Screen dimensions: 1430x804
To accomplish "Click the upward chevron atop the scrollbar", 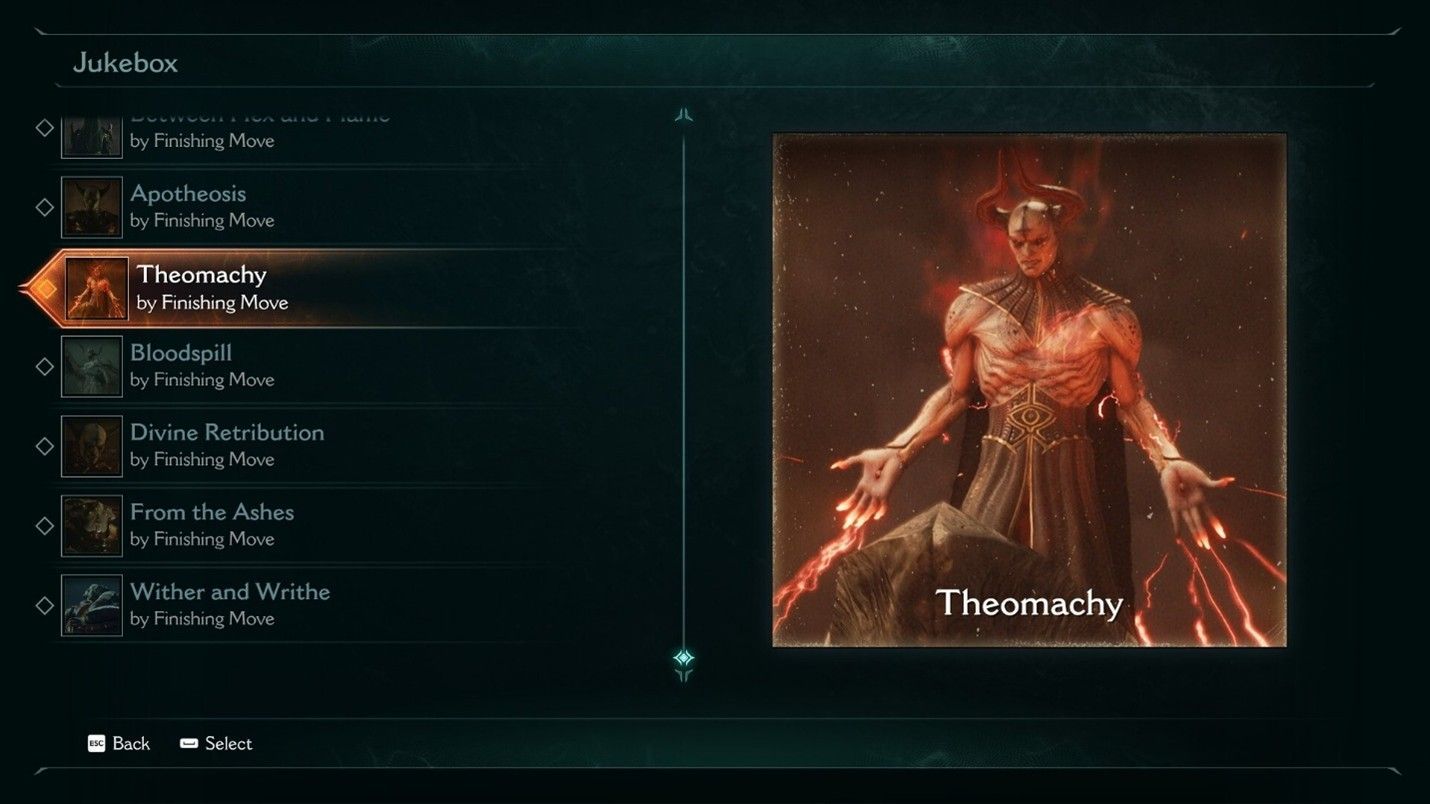I will [684, 114].
